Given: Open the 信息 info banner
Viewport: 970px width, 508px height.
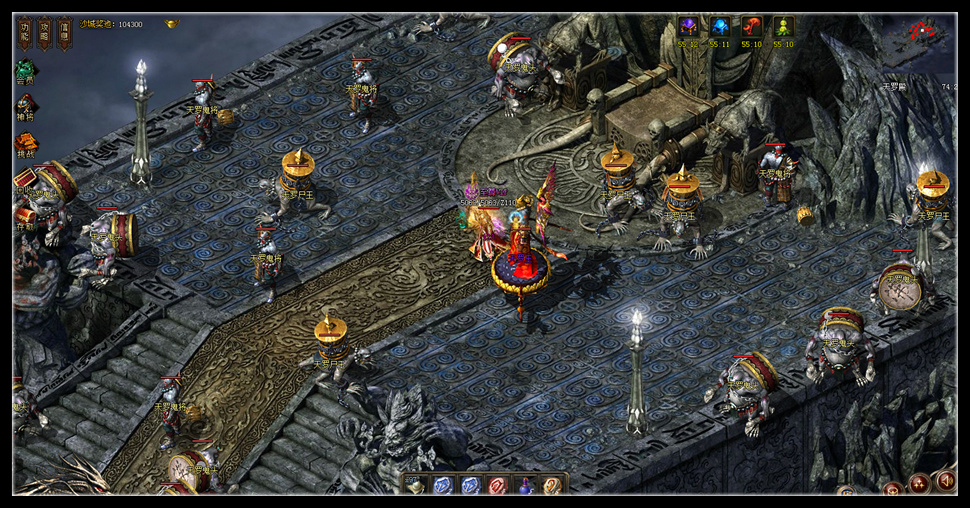Looking at the screenshot, I should 64,33.
